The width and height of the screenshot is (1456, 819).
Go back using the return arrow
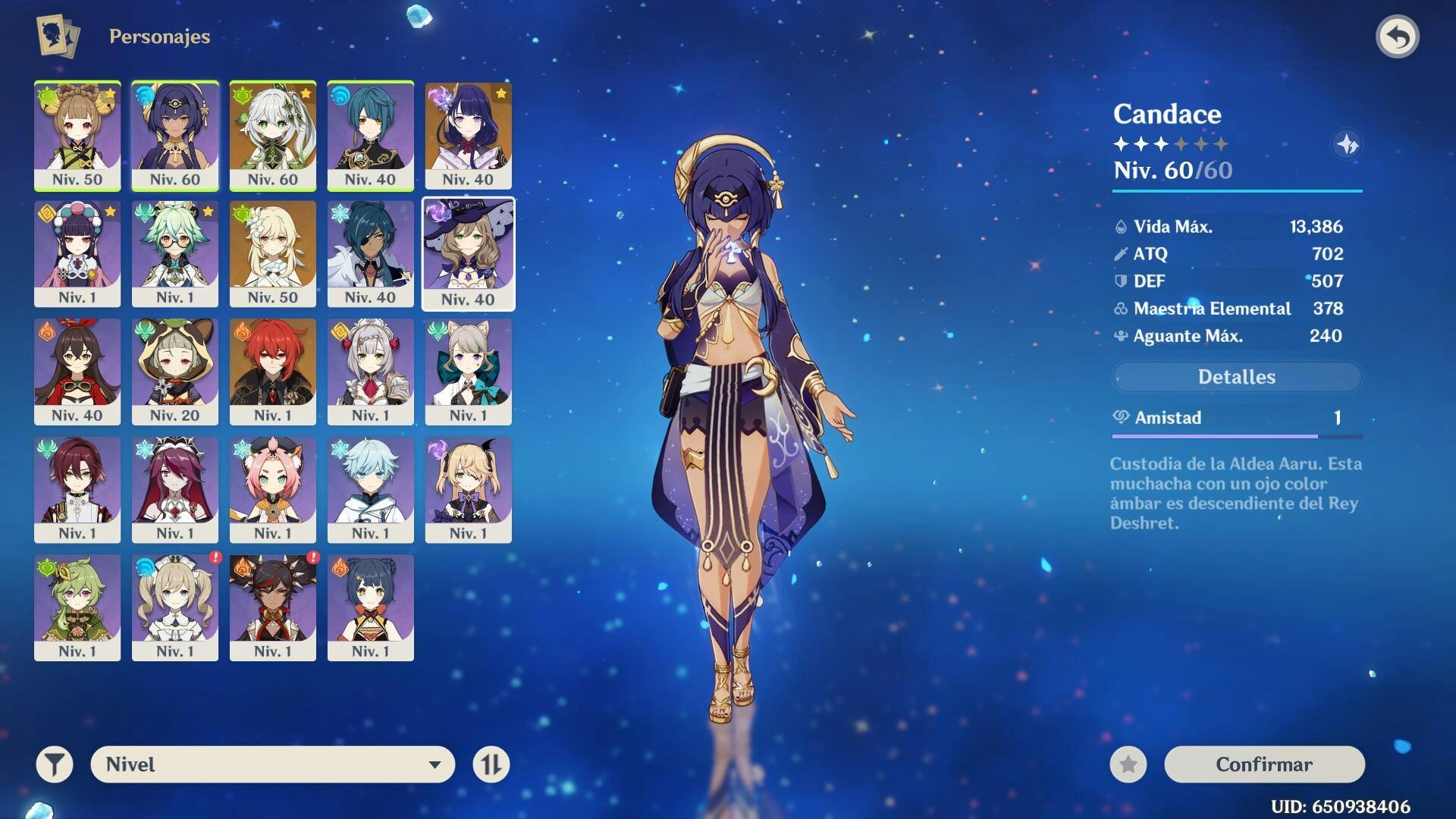pos(1398,36)
